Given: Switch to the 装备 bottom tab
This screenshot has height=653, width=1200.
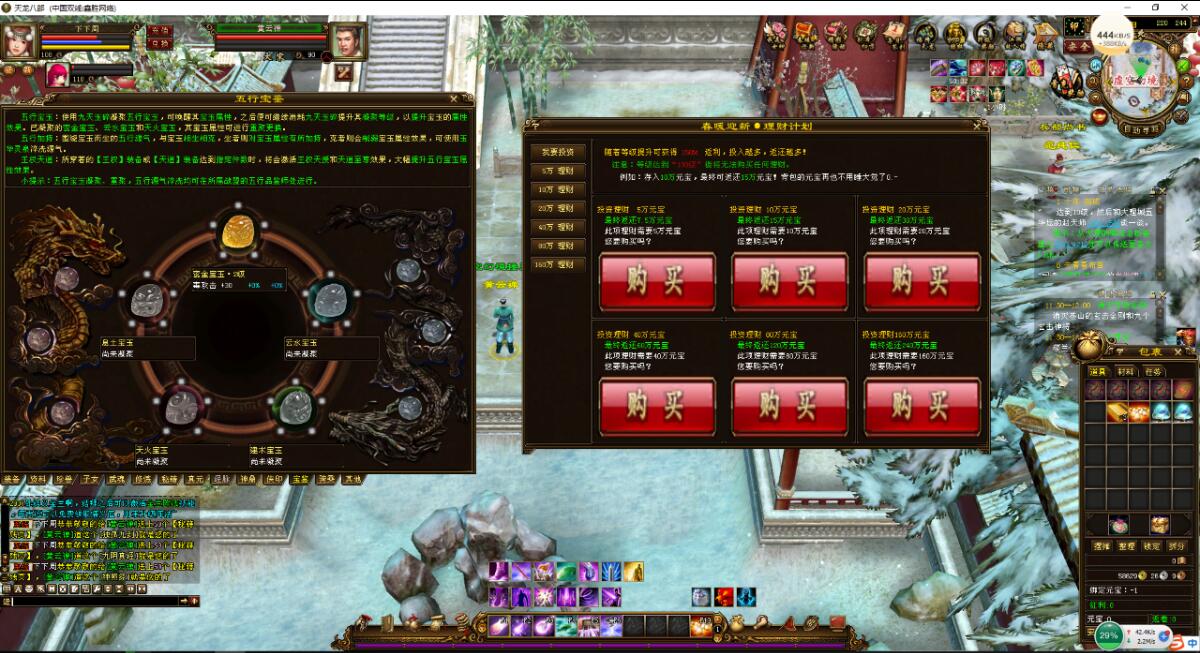Looking at the screenshot, I should [x=12, y=479].
